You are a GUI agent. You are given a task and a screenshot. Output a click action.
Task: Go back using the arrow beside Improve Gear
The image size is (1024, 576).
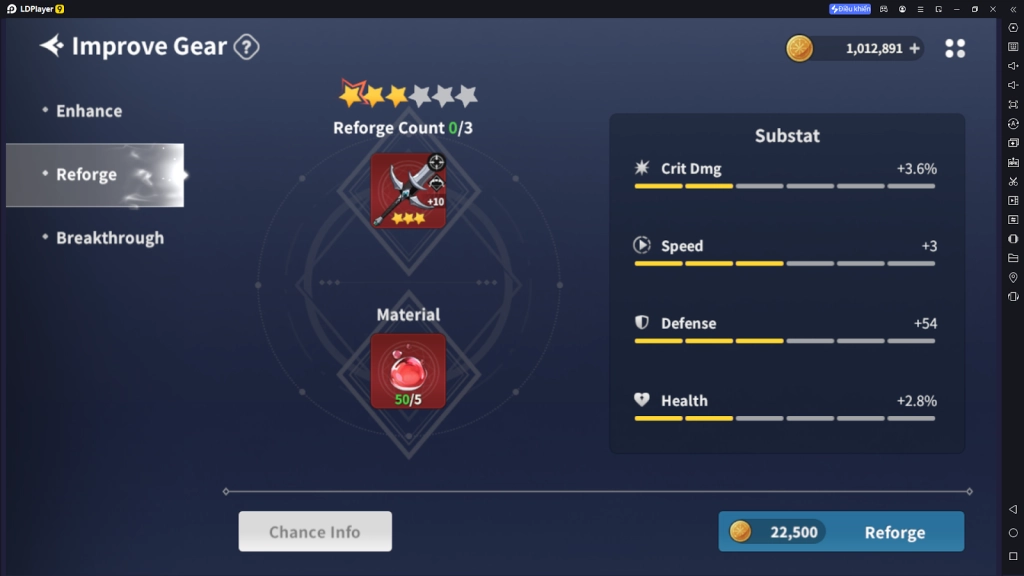point(51,46)
